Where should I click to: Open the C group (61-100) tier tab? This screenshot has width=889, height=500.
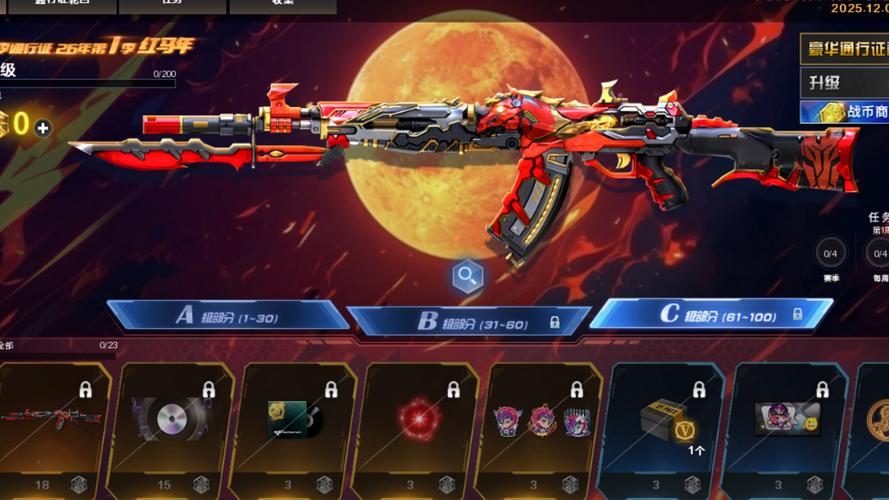(710, 314)
